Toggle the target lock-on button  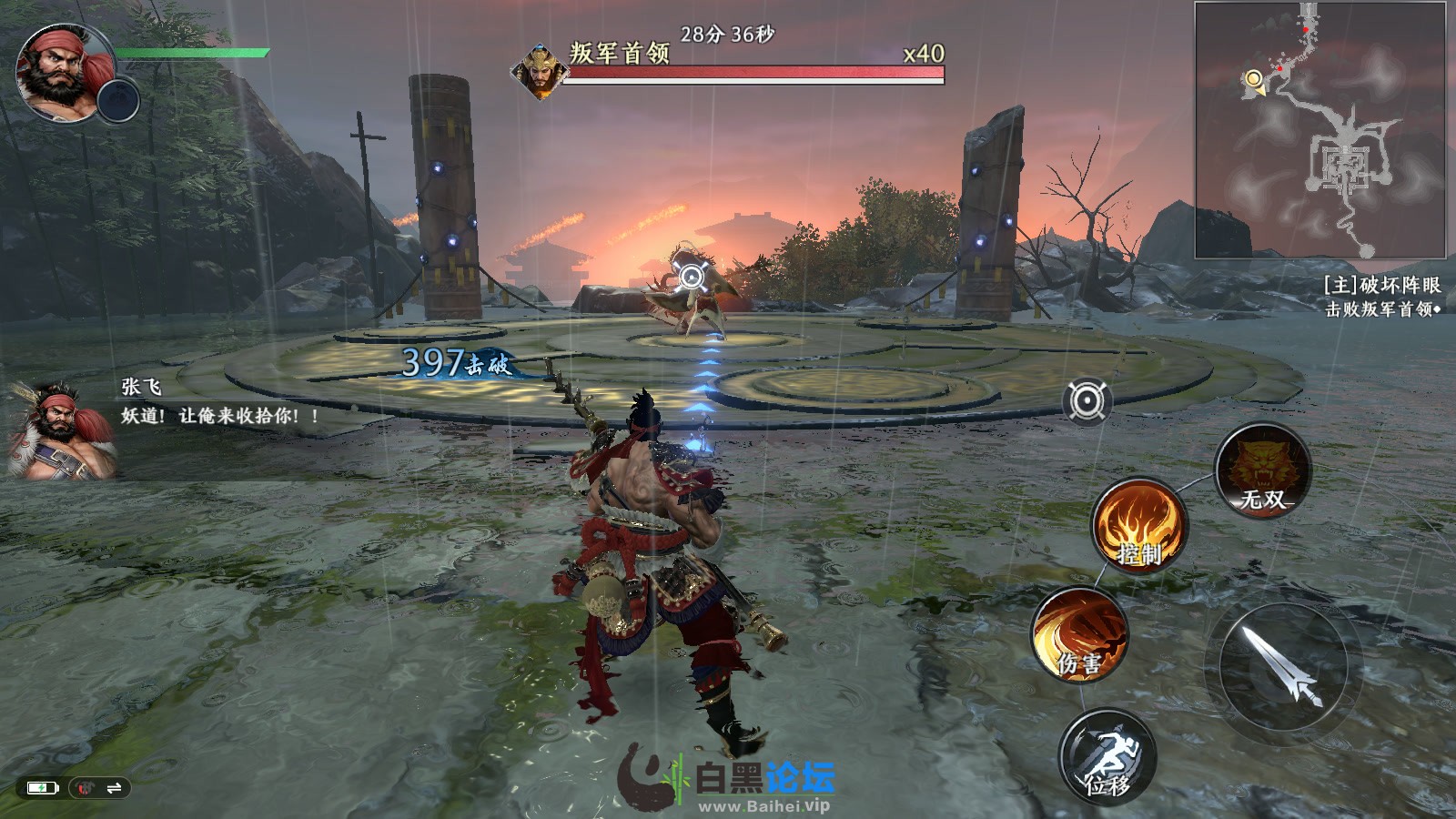click(1087, 401)
